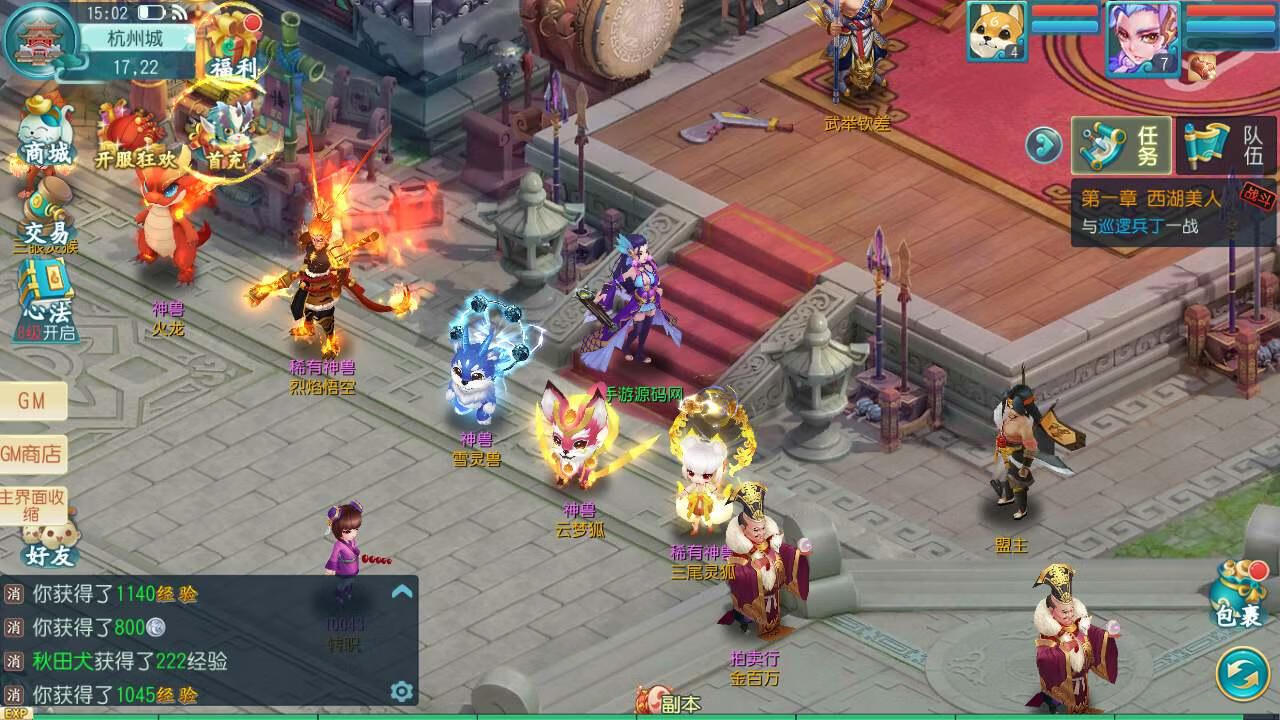
Task: Switch to the 队伍 team tab
Action: click(1227, 146)
